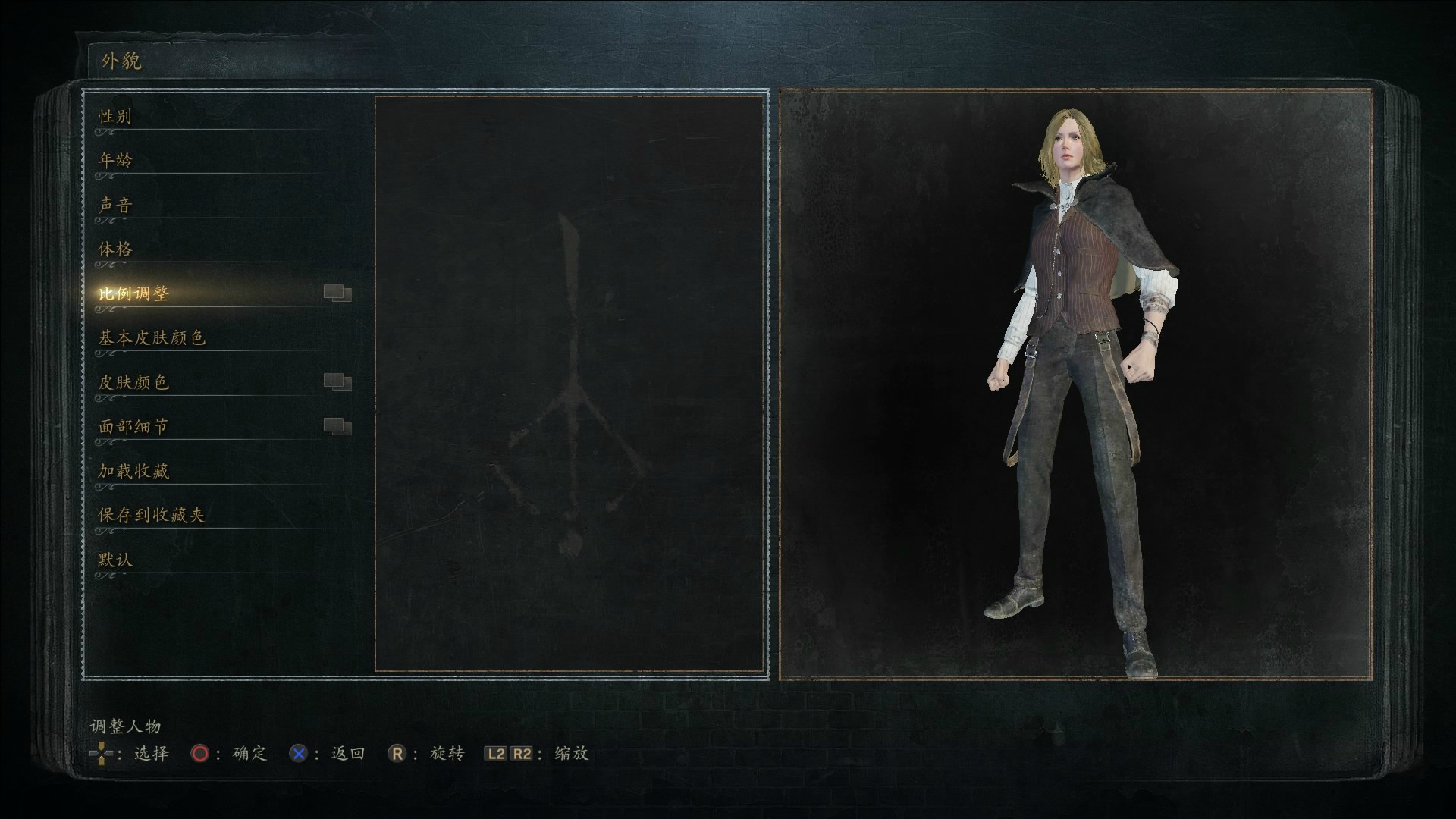
Task: Open the 体格 (build) setting
Action: pyautogui.click(x=115, y=249)
